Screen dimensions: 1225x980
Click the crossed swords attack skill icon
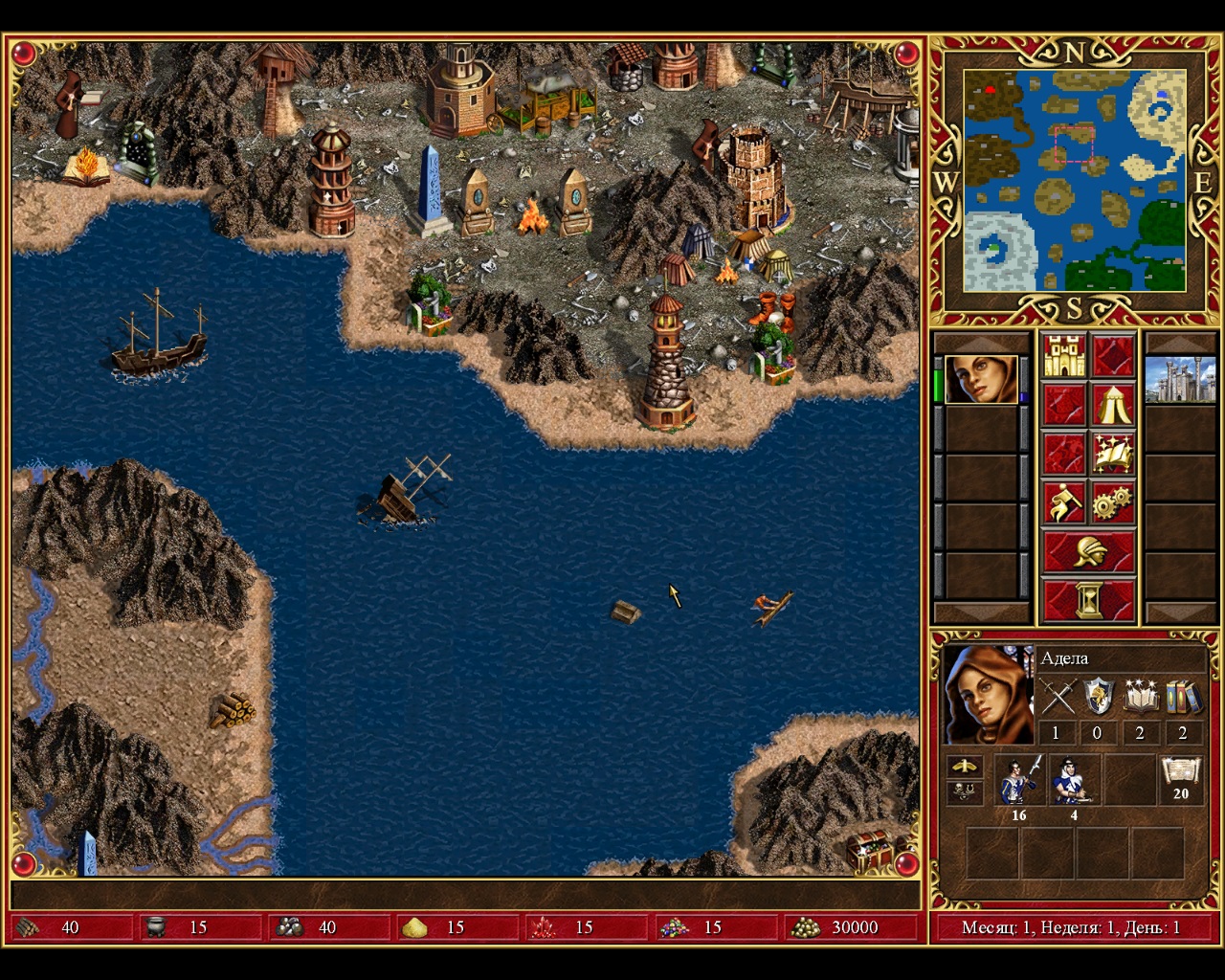coord(1057,698)
